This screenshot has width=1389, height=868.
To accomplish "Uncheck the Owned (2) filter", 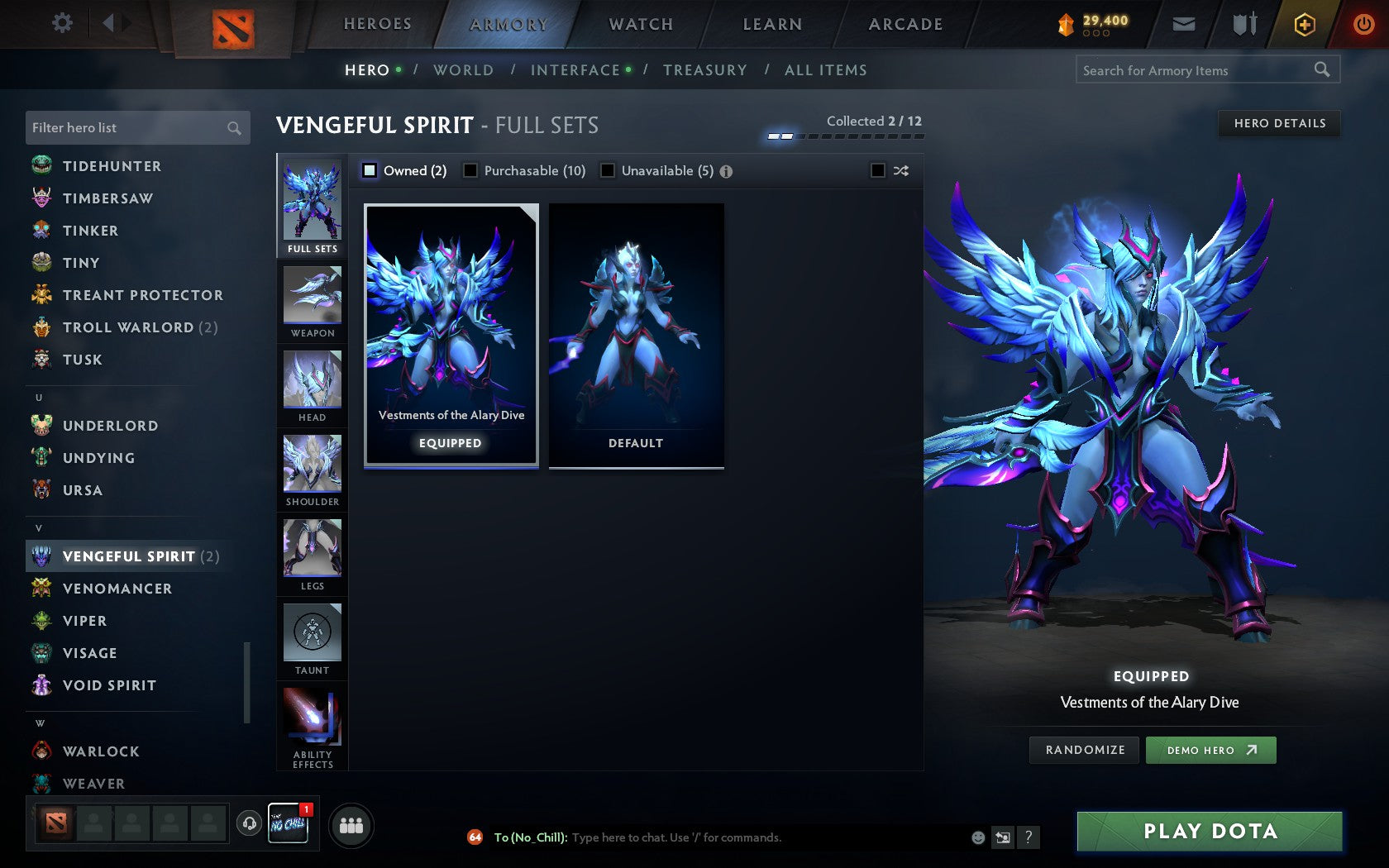I will (369, 170).
